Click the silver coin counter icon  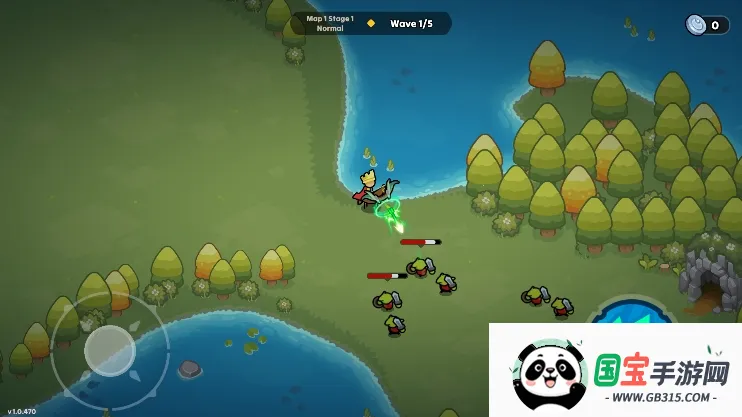pos(696,25)
